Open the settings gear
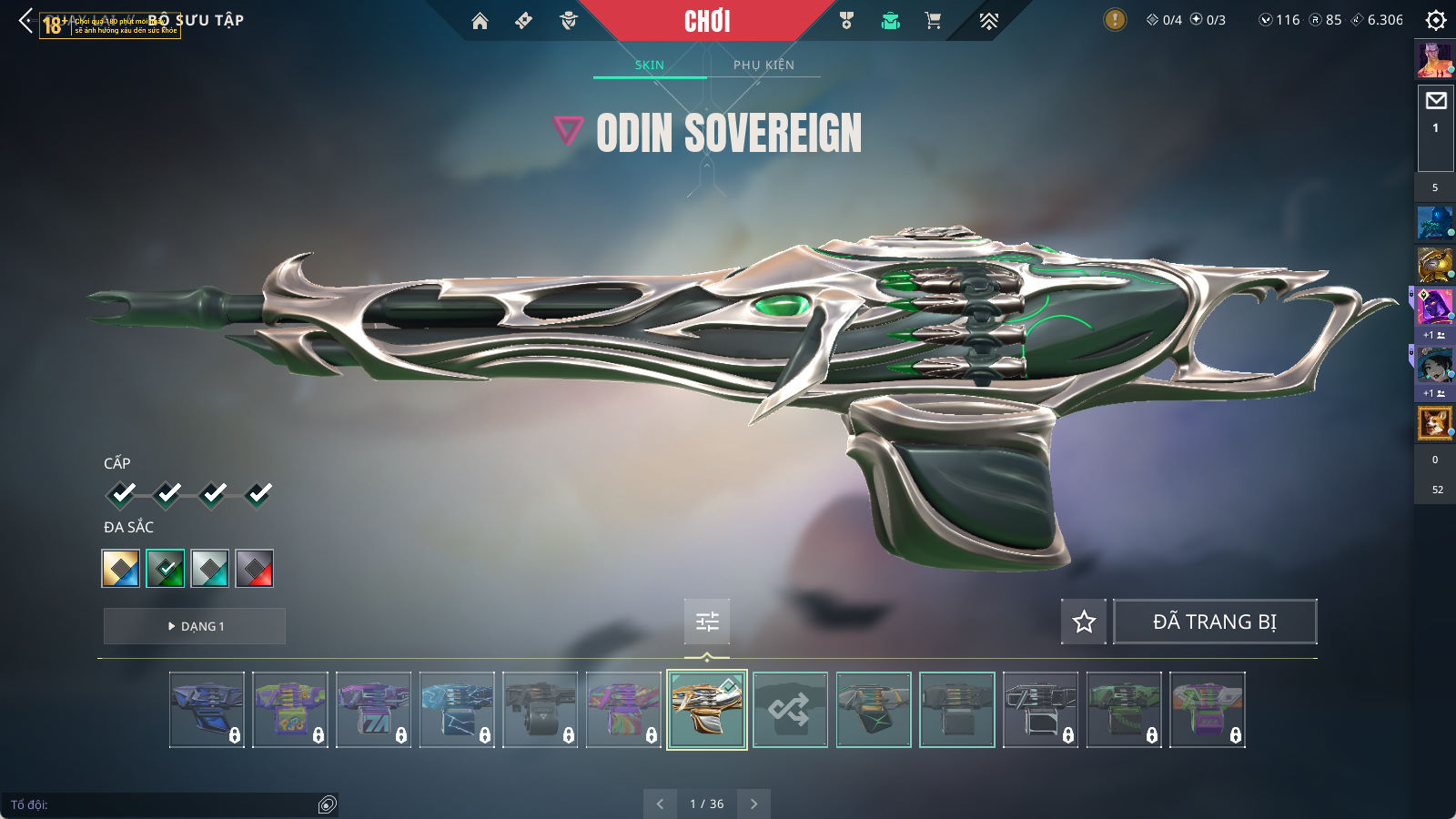Image resolution: width=1456 pixels, height=819 pixels. click(x=1436, y=20)
